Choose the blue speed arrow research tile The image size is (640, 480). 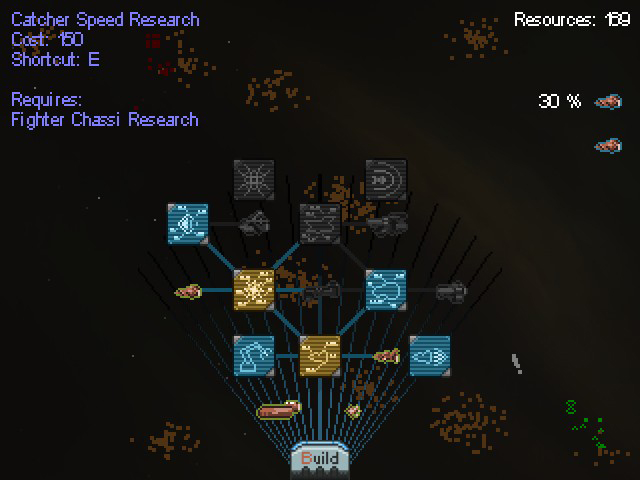(430, 355)
